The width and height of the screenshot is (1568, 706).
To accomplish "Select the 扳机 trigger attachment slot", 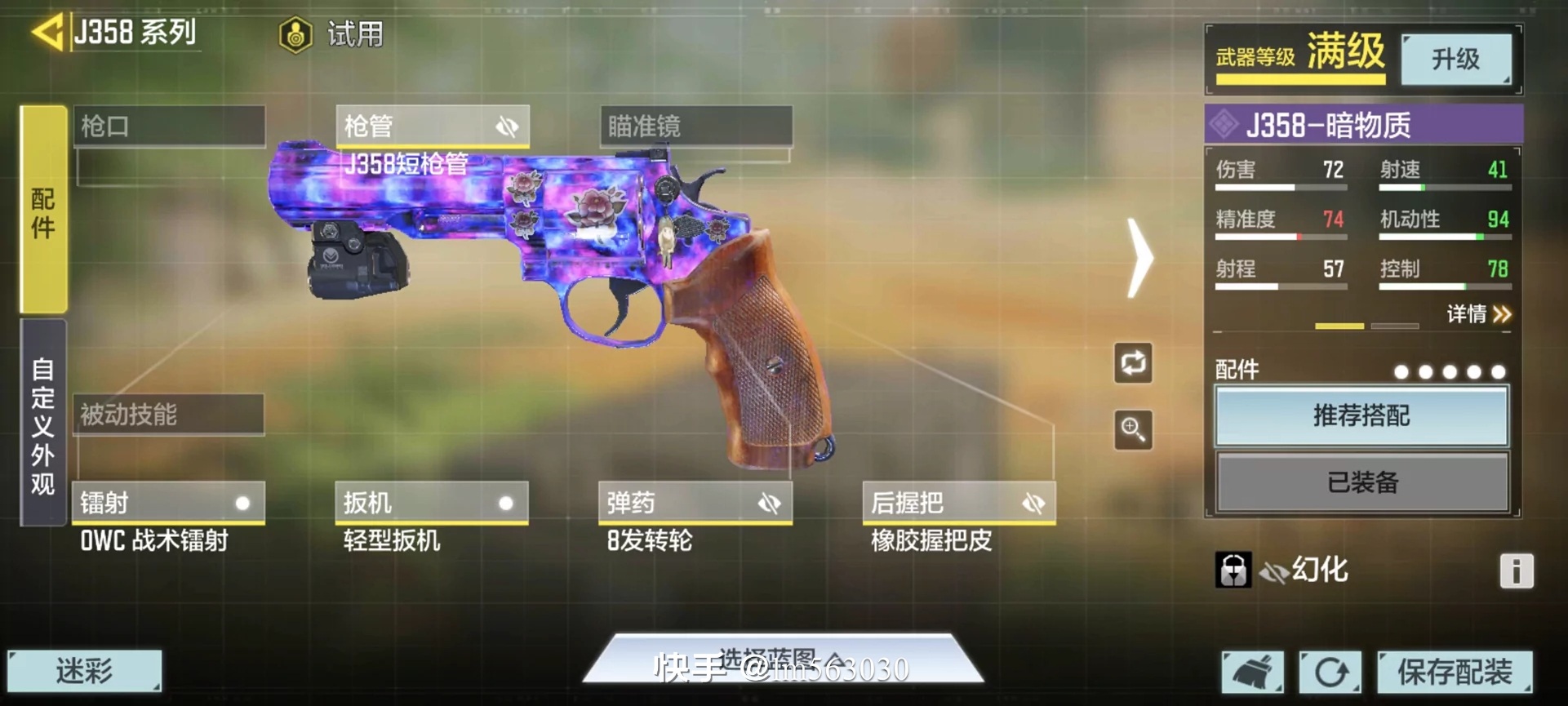I will (432, 503).
